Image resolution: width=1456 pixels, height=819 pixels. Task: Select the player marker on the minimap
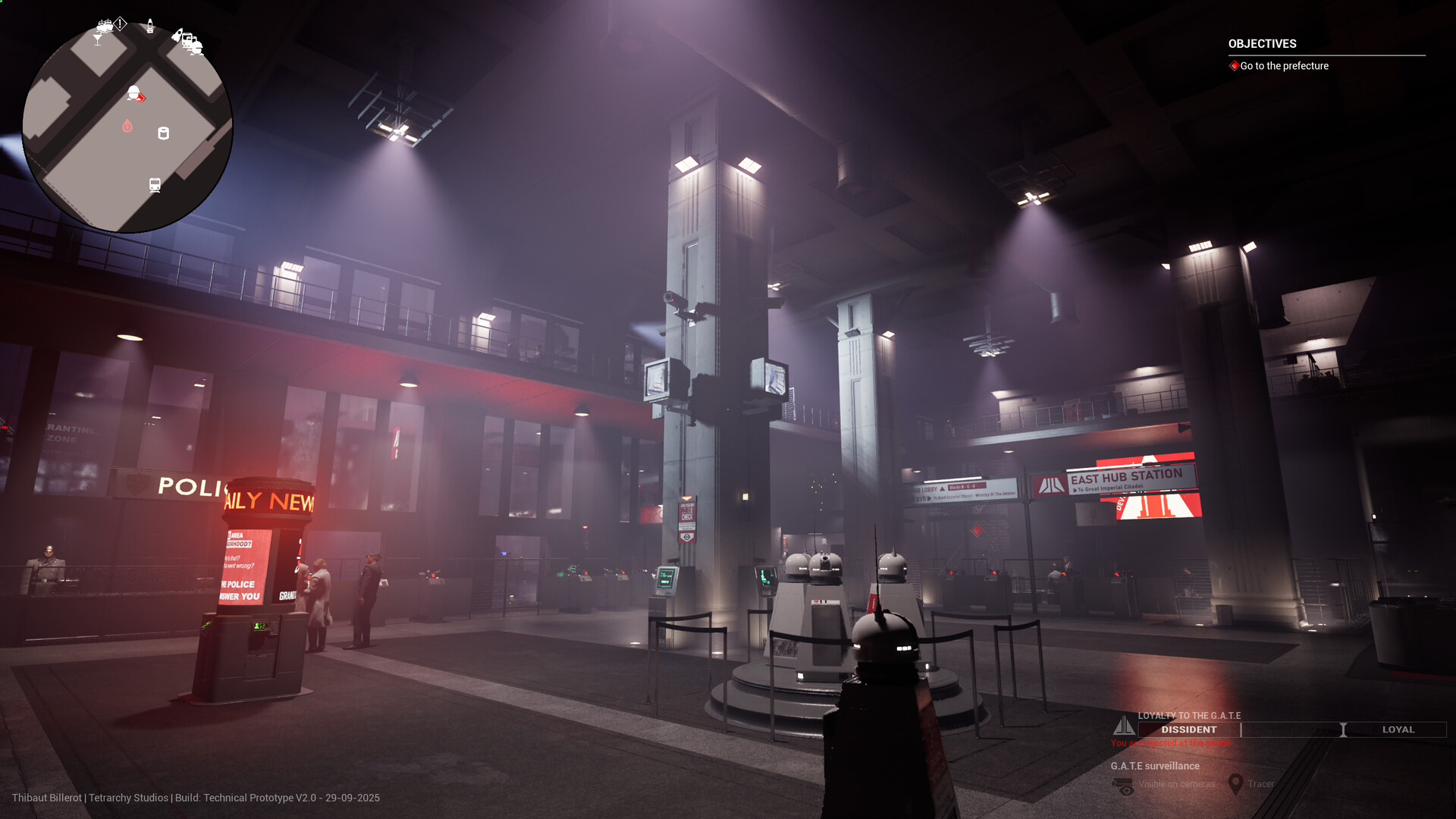point(133,92)
